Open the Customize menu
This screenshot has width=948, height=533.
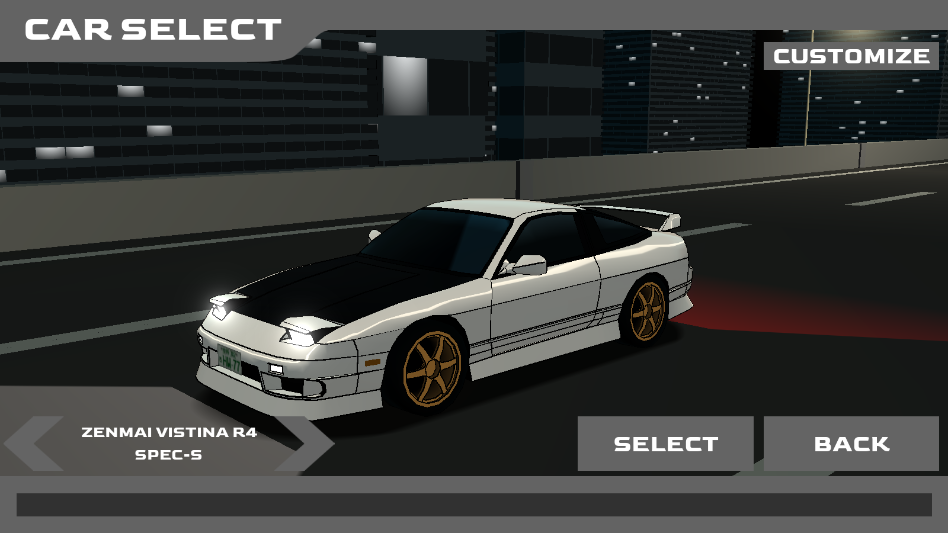[x=851, y=56]
